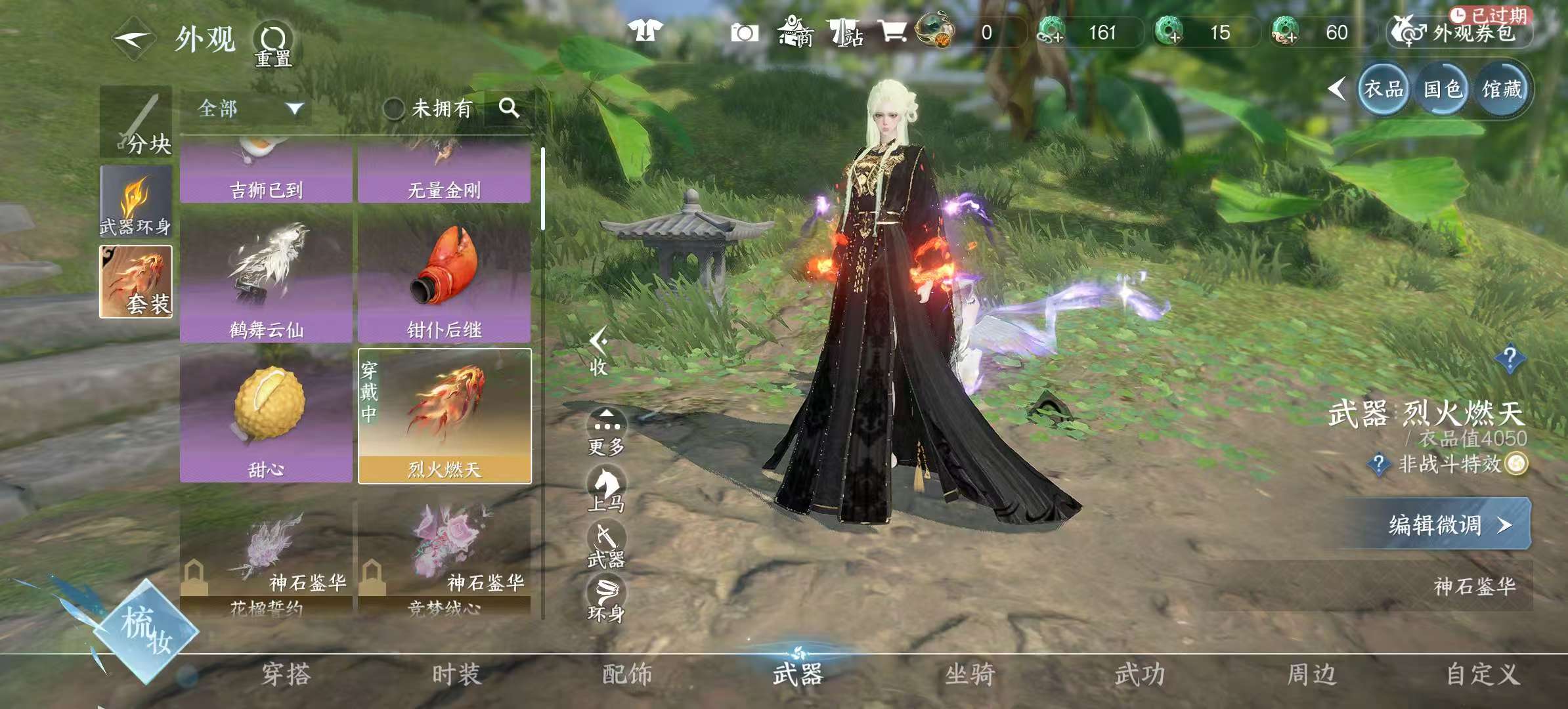
Task: Open the camera photo mode
Action: click(745, 32)
